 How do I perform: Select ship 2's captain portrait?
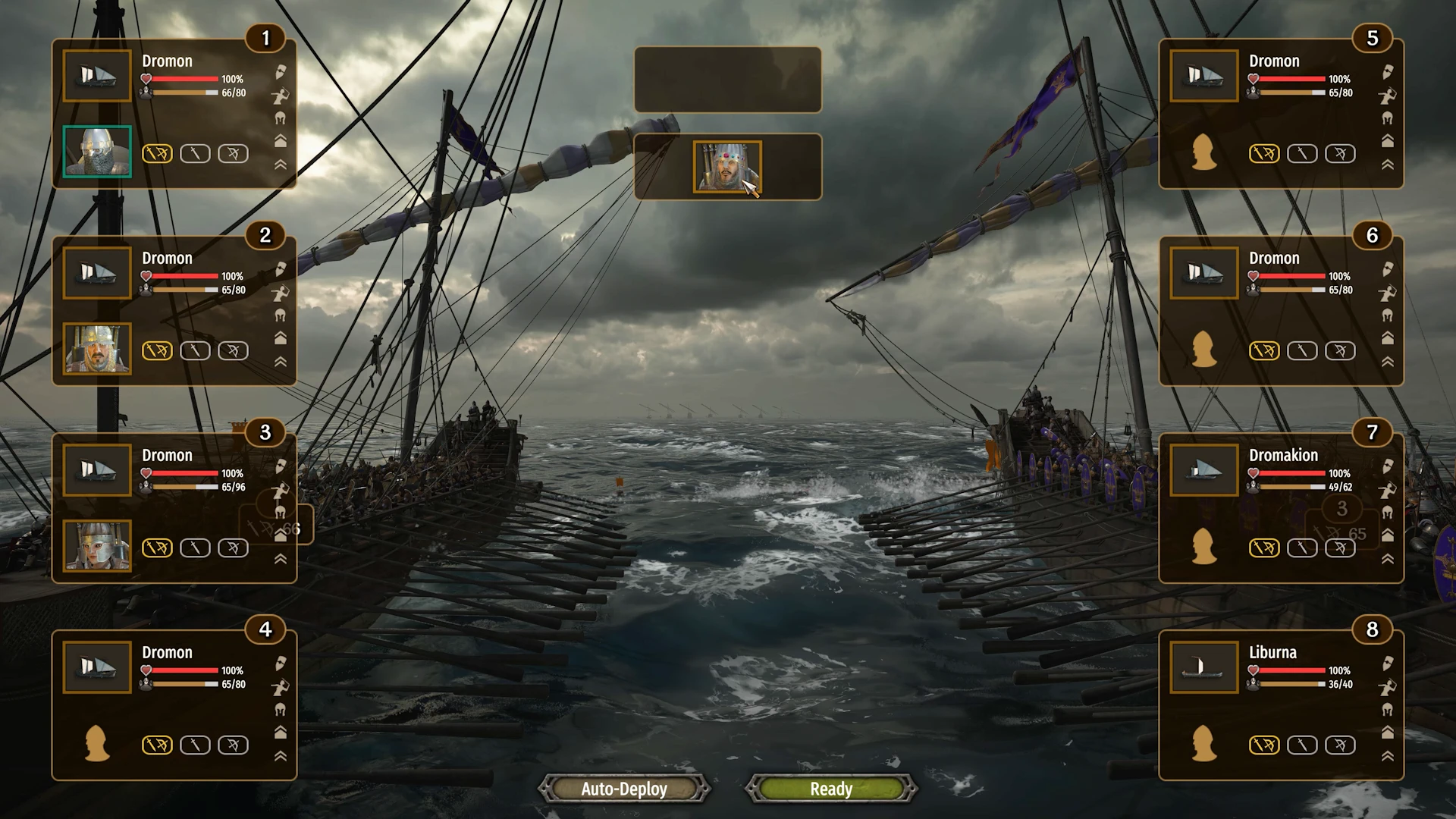[97, 349]
